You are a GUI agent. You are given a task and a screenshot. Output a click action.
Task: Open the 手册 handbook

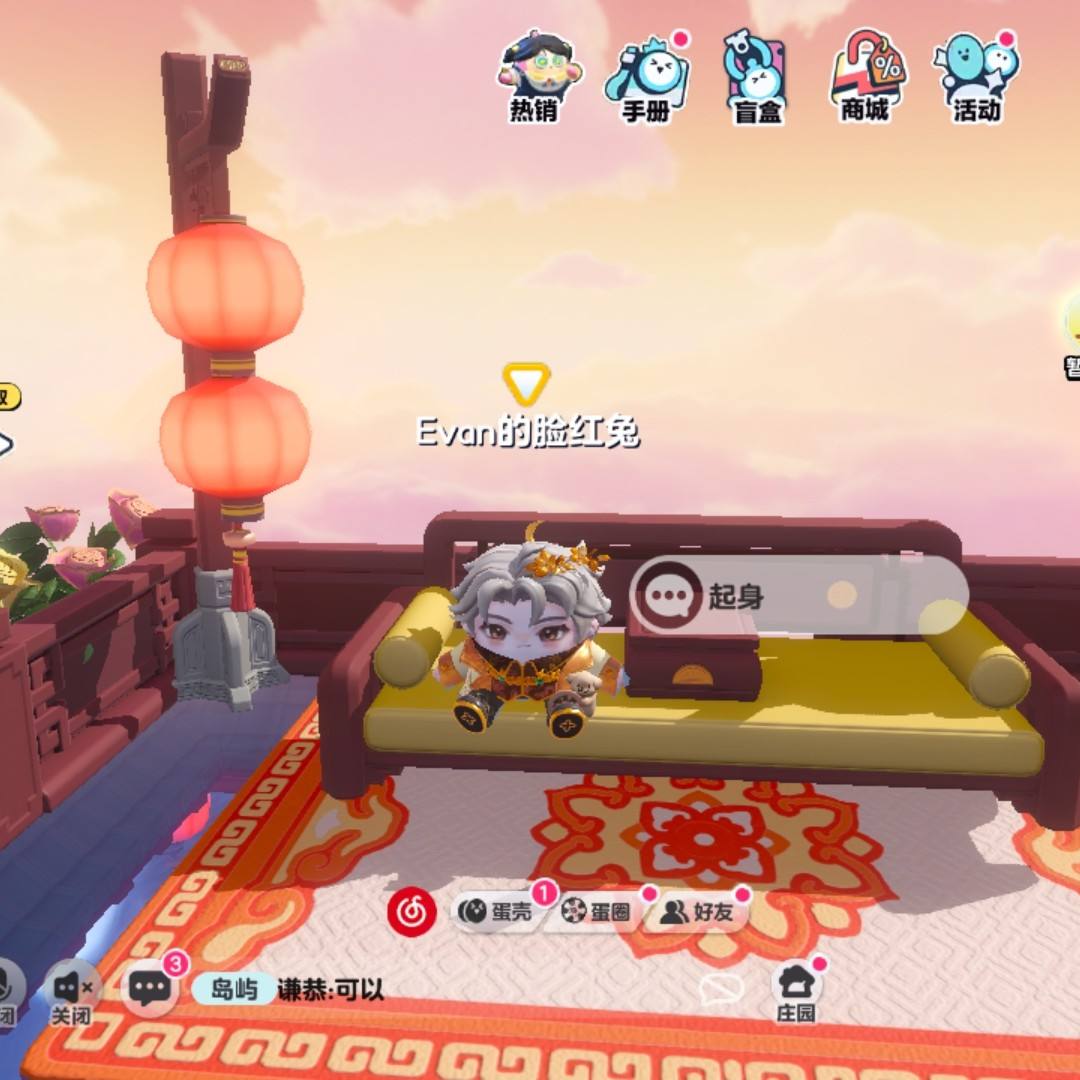coord(647,76)
